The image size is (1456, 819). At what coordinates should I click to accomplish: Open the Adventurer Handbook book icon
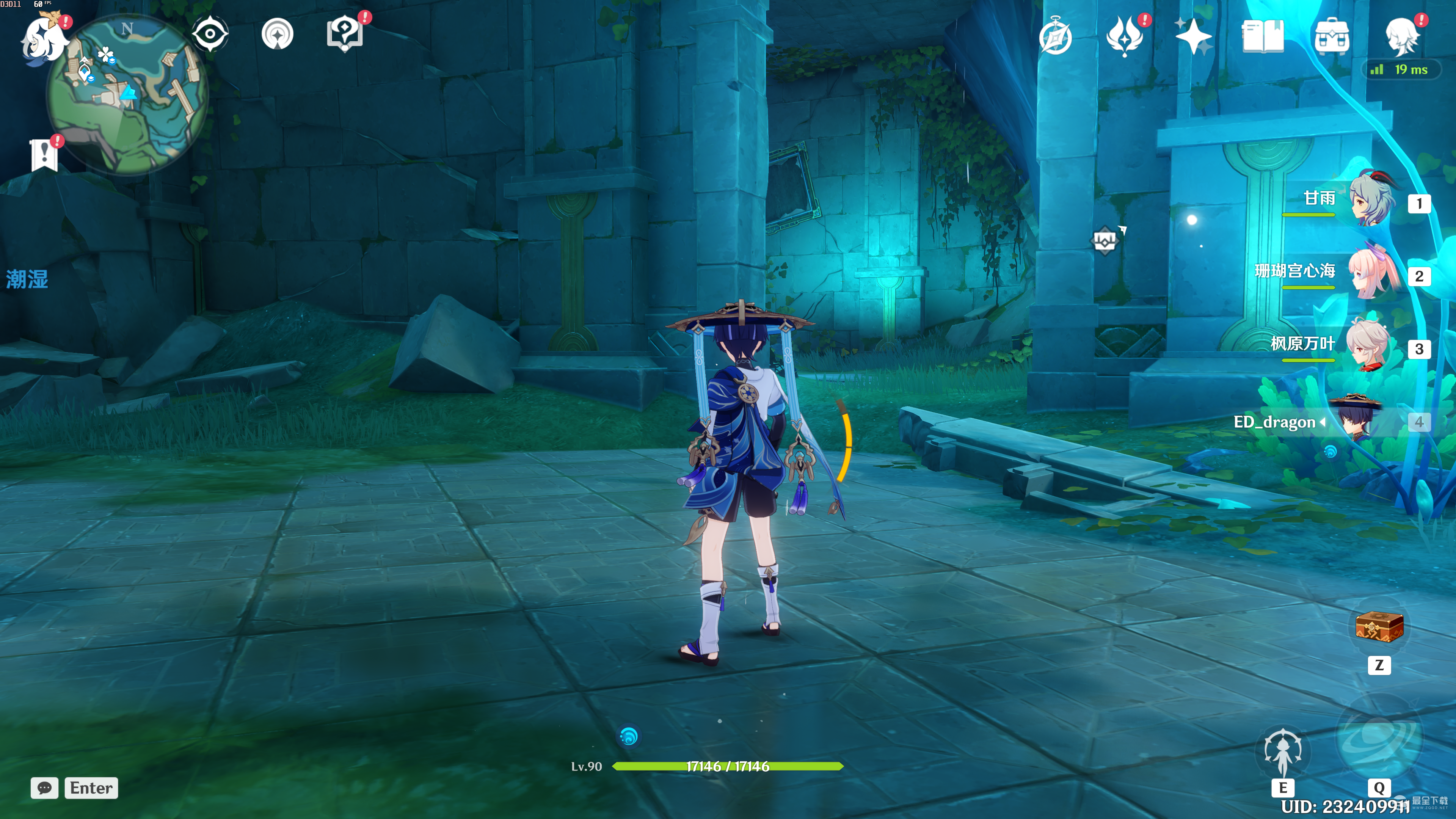click(x=1262, y=36)
